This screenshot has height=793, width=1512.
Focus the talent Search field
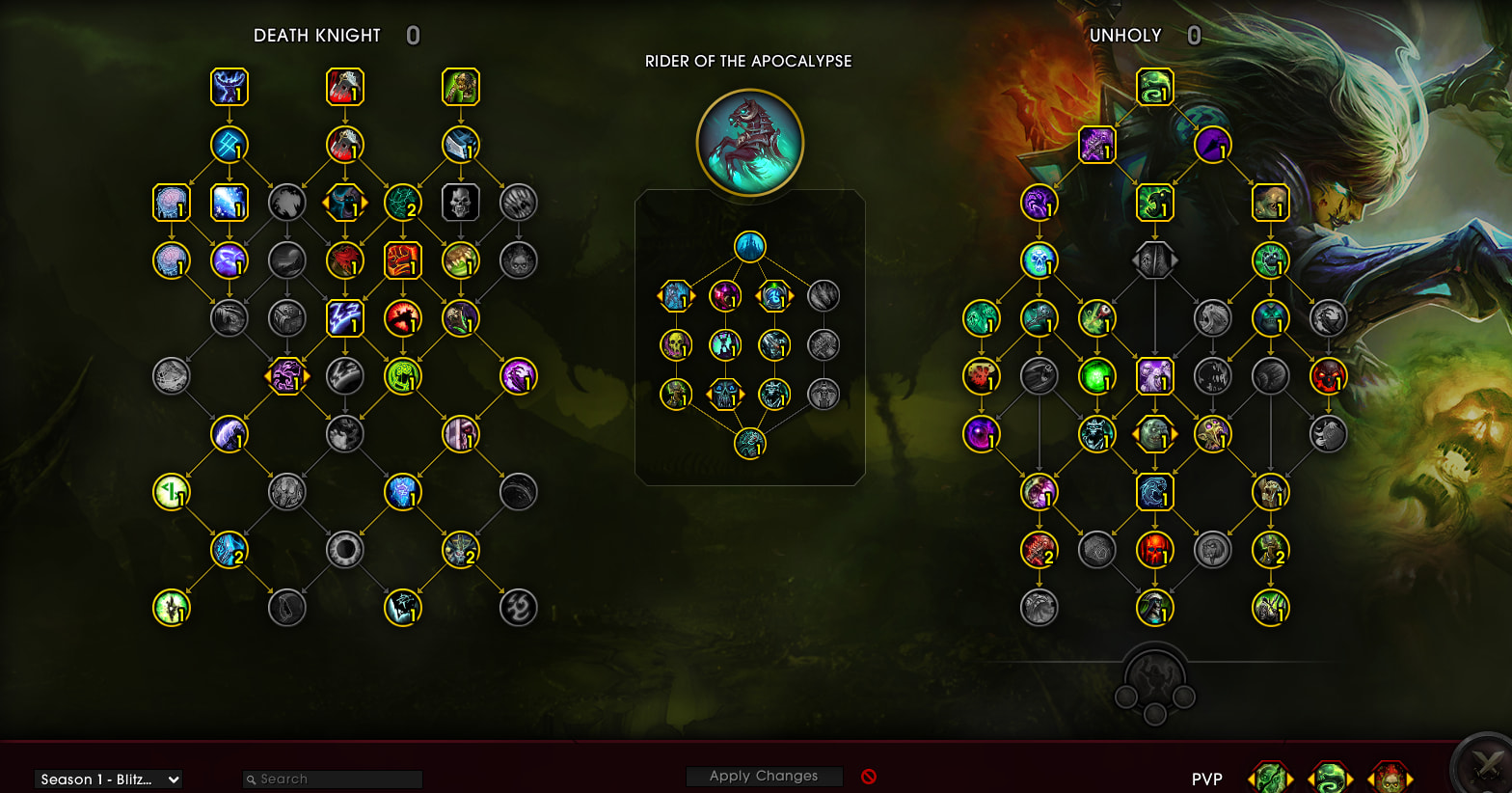(333, 779)
